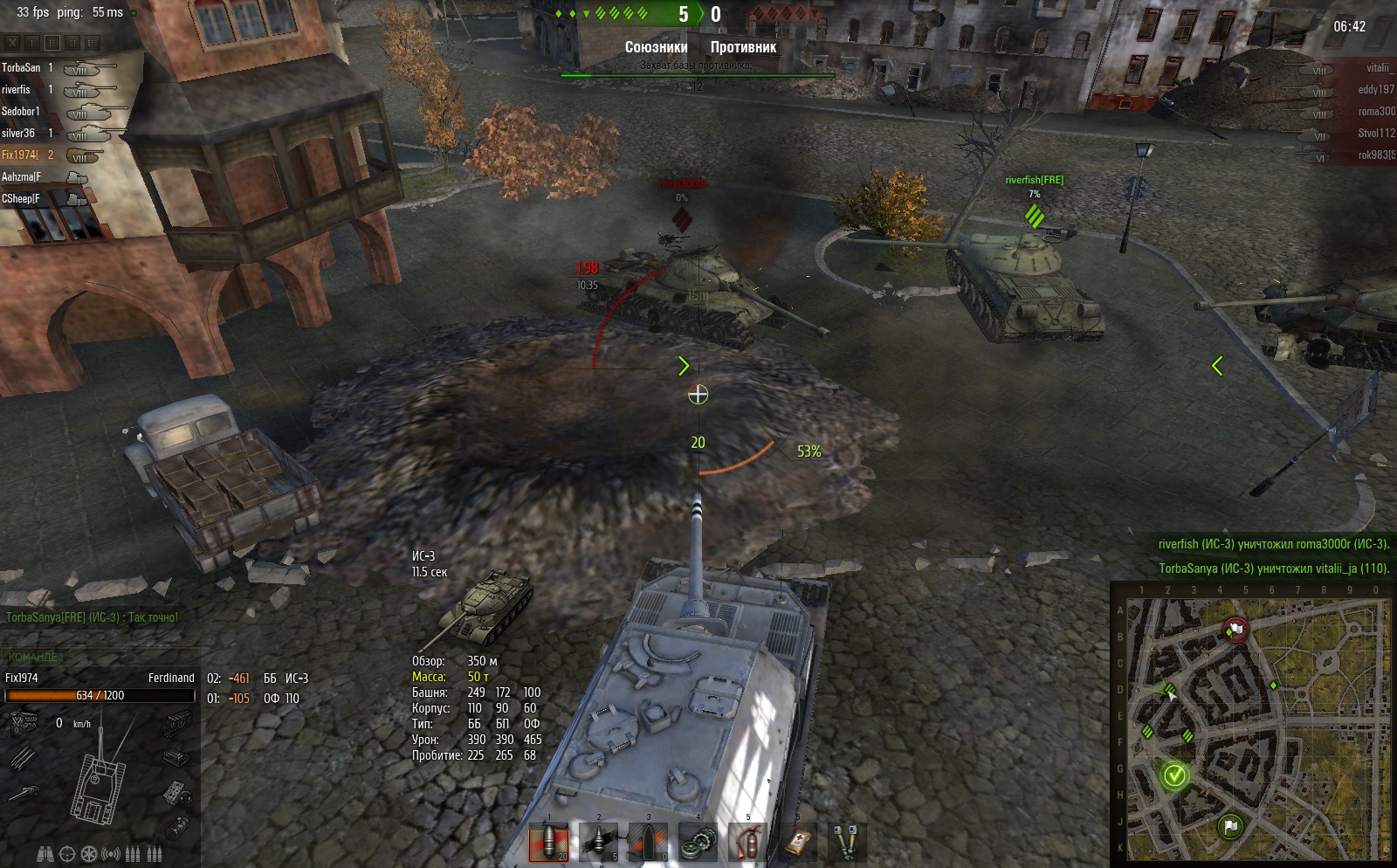
Task: Switch to the second shell slot with 5 rounds
Action: tap(598, 842)
